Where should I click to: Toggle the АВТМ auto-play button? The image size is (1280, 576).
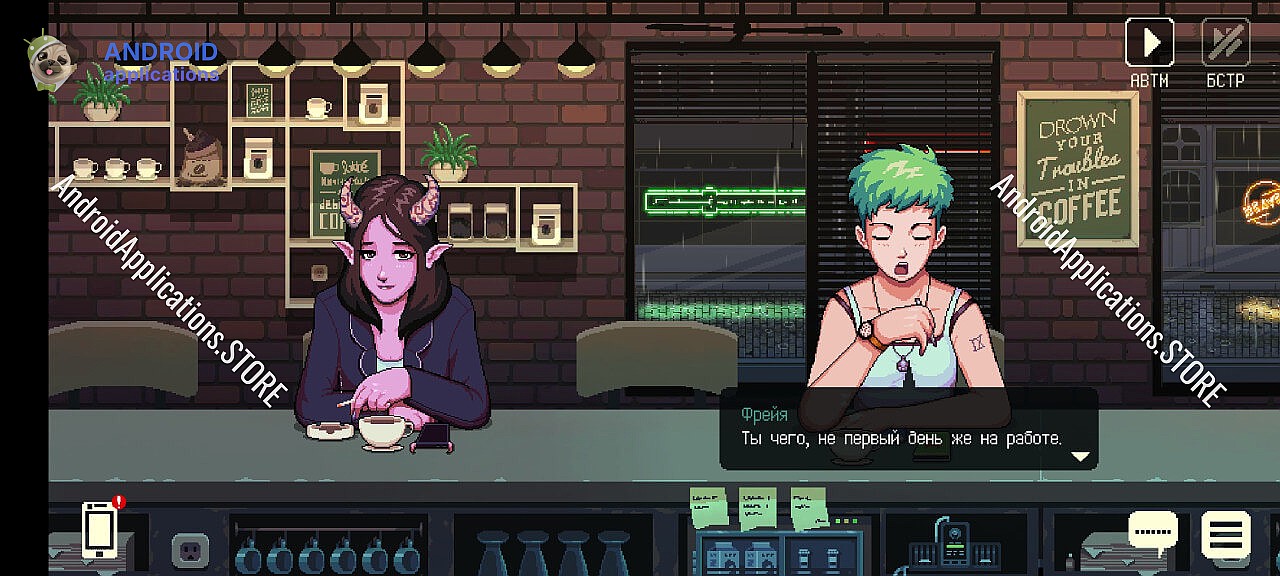coord(1149,43)
